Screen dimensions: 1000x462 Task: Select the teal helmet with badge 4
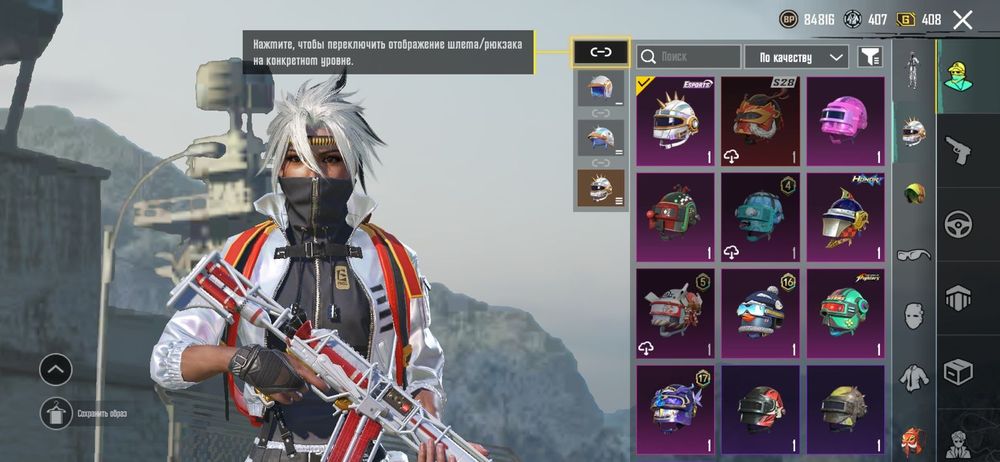760,217
